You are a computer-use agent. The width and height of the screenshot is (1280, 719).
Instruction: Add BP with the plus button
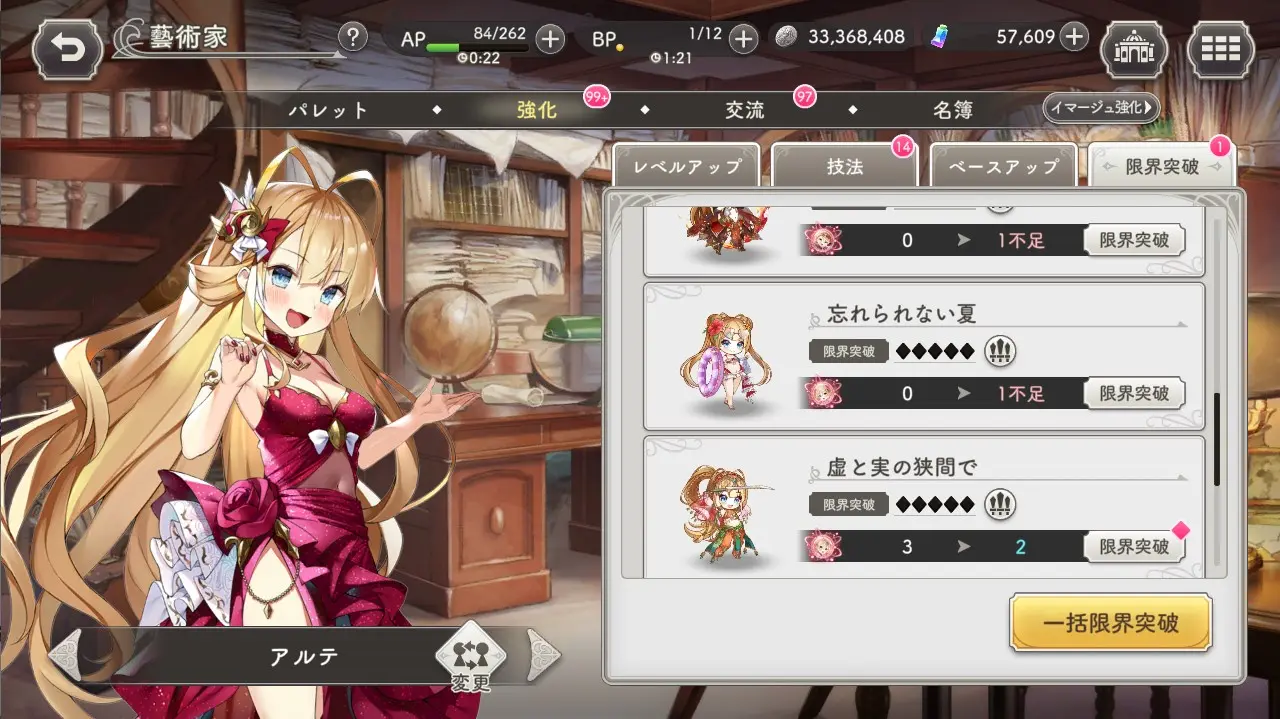tap(743, 39)
